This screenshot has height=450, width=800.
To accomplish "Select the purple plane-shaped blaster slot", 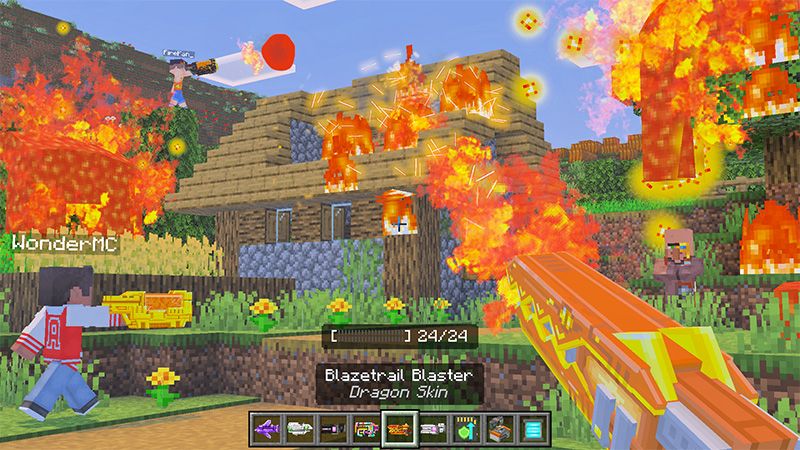I will 267,429.
